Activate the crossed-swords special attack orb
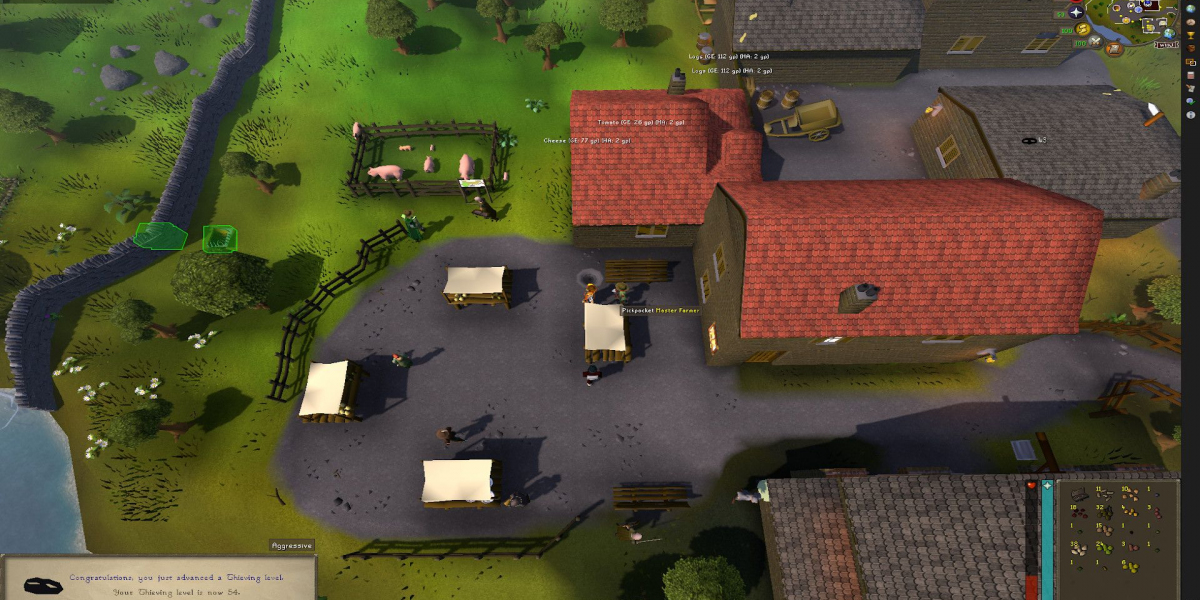Screen dimensions: 1200x600 click(x=1095, y=42)
